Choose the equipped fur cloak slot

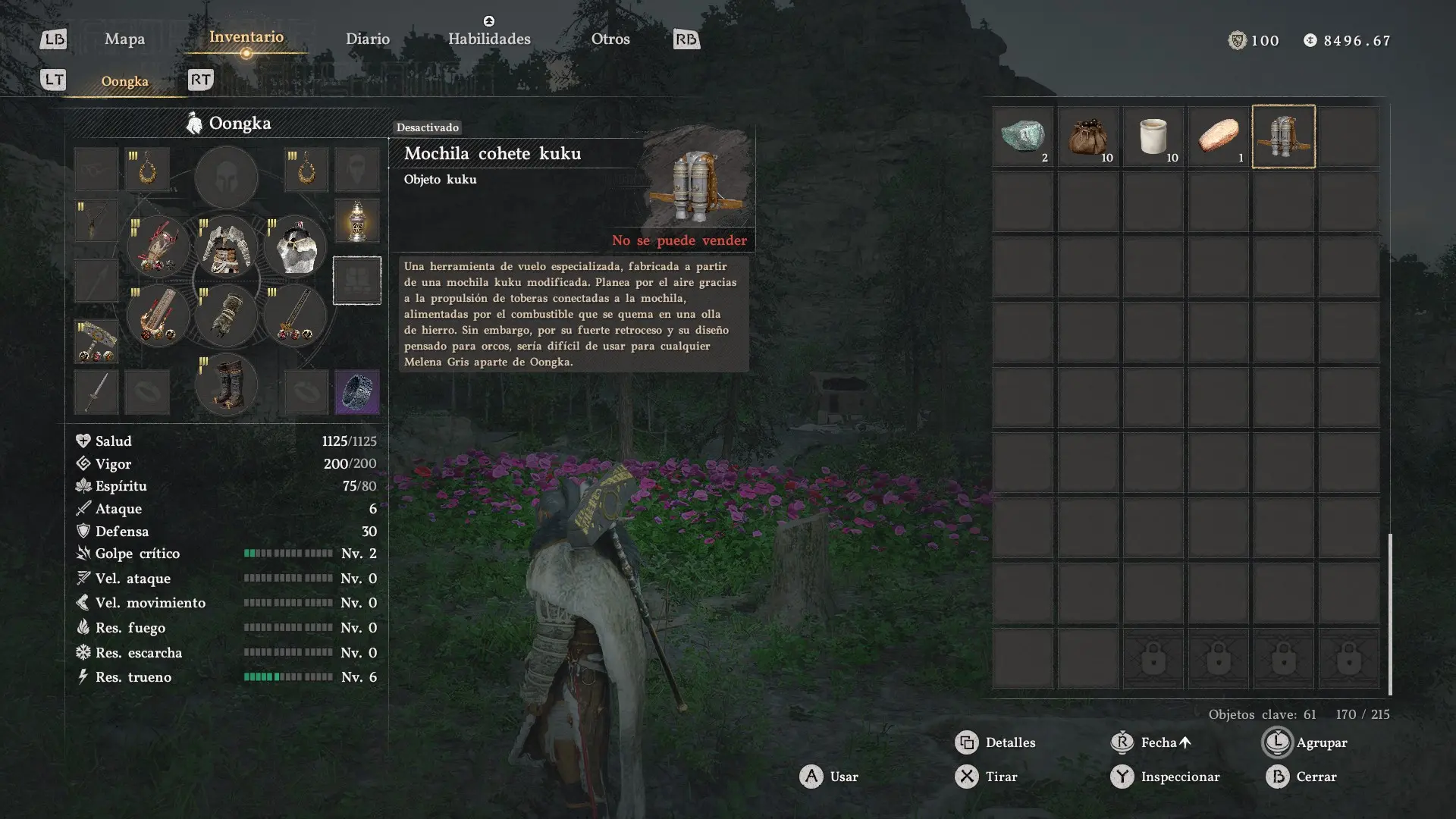coord(295,247)
